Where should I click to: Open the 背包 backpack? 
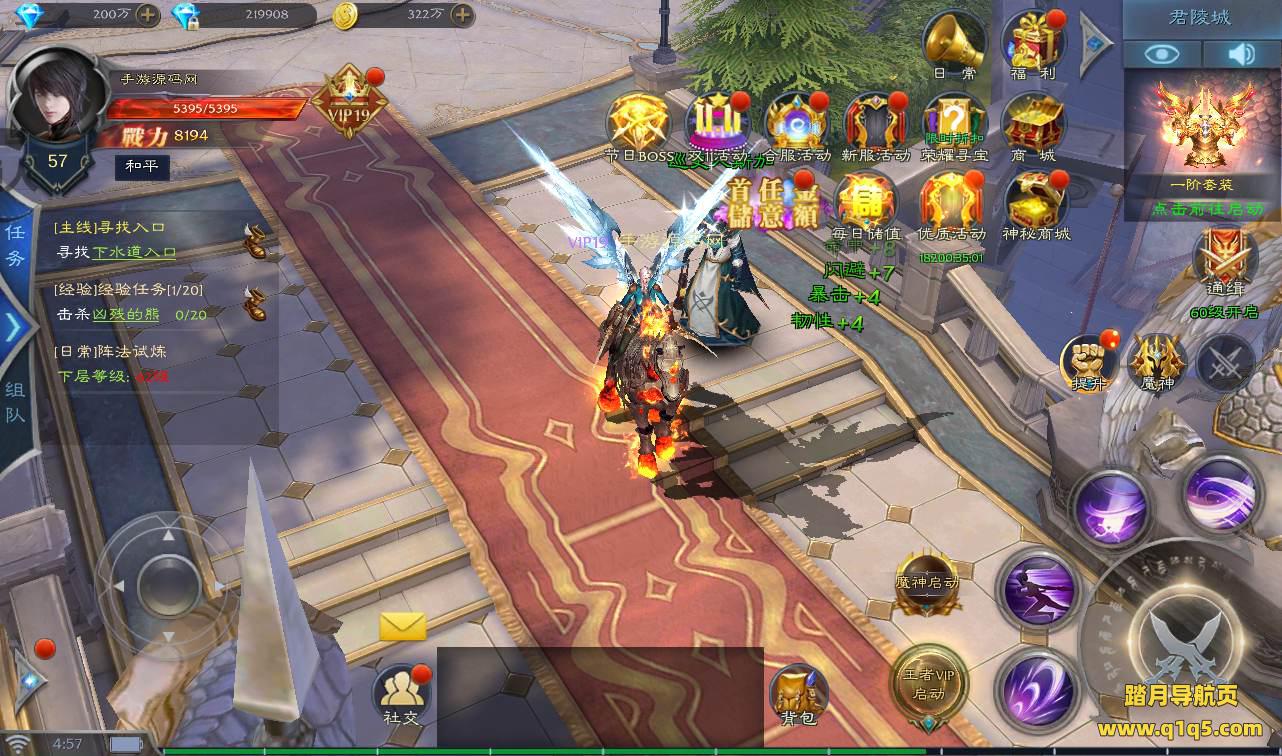coord(798,692)
